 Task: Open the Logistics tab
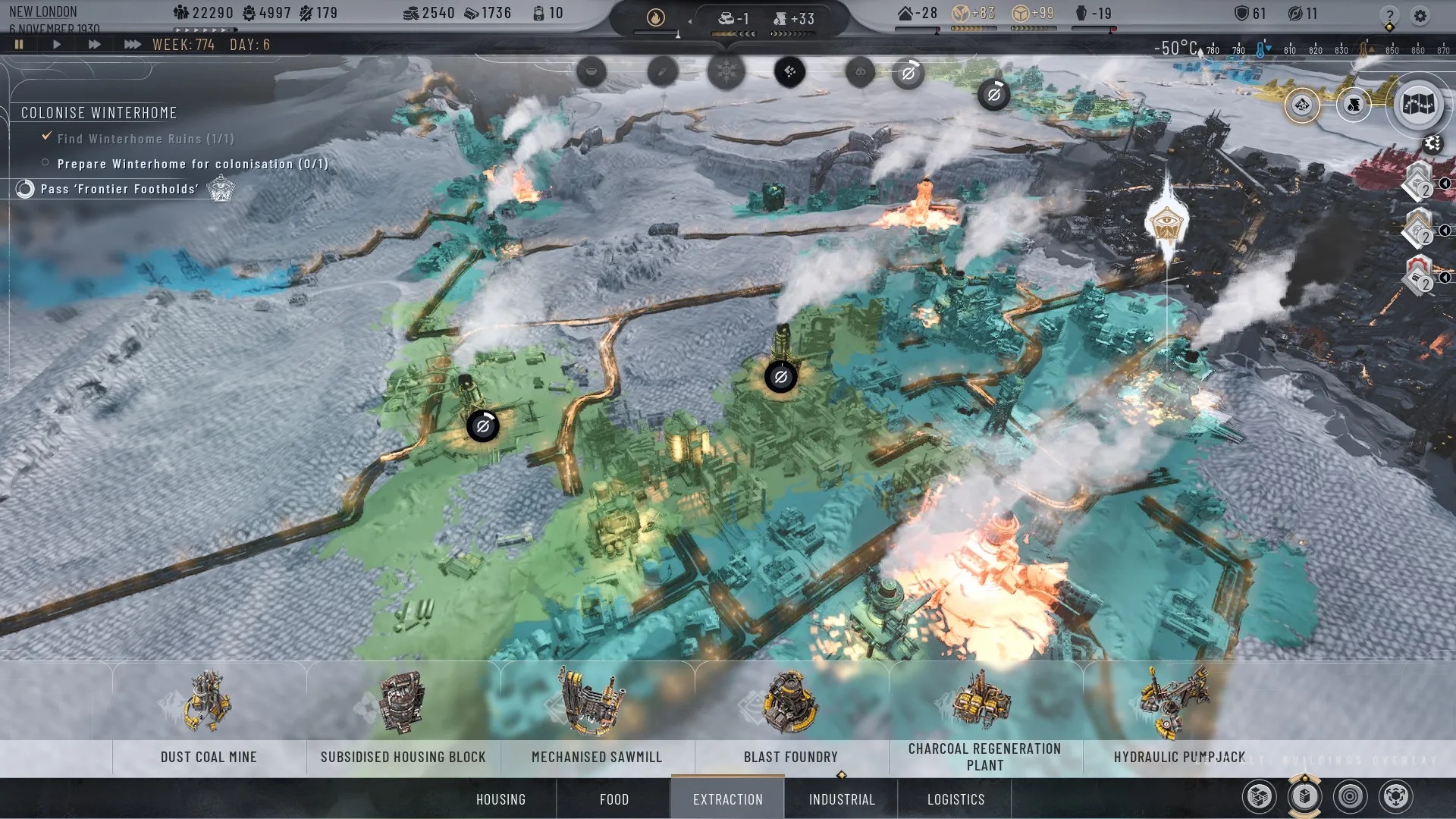[955, 799]
